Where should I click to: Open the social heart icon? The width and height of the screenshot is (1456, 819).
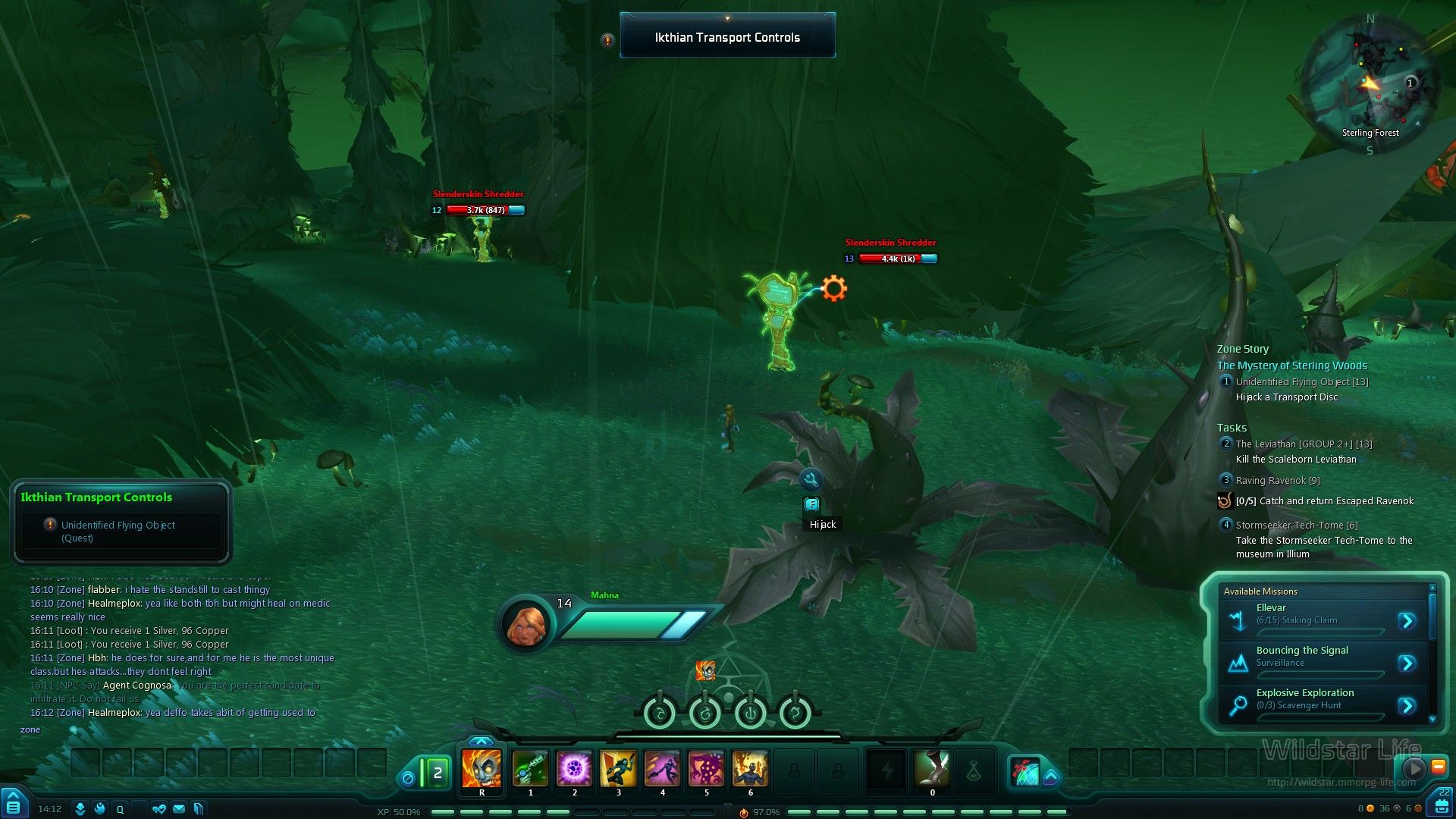[x=158, y=809]
